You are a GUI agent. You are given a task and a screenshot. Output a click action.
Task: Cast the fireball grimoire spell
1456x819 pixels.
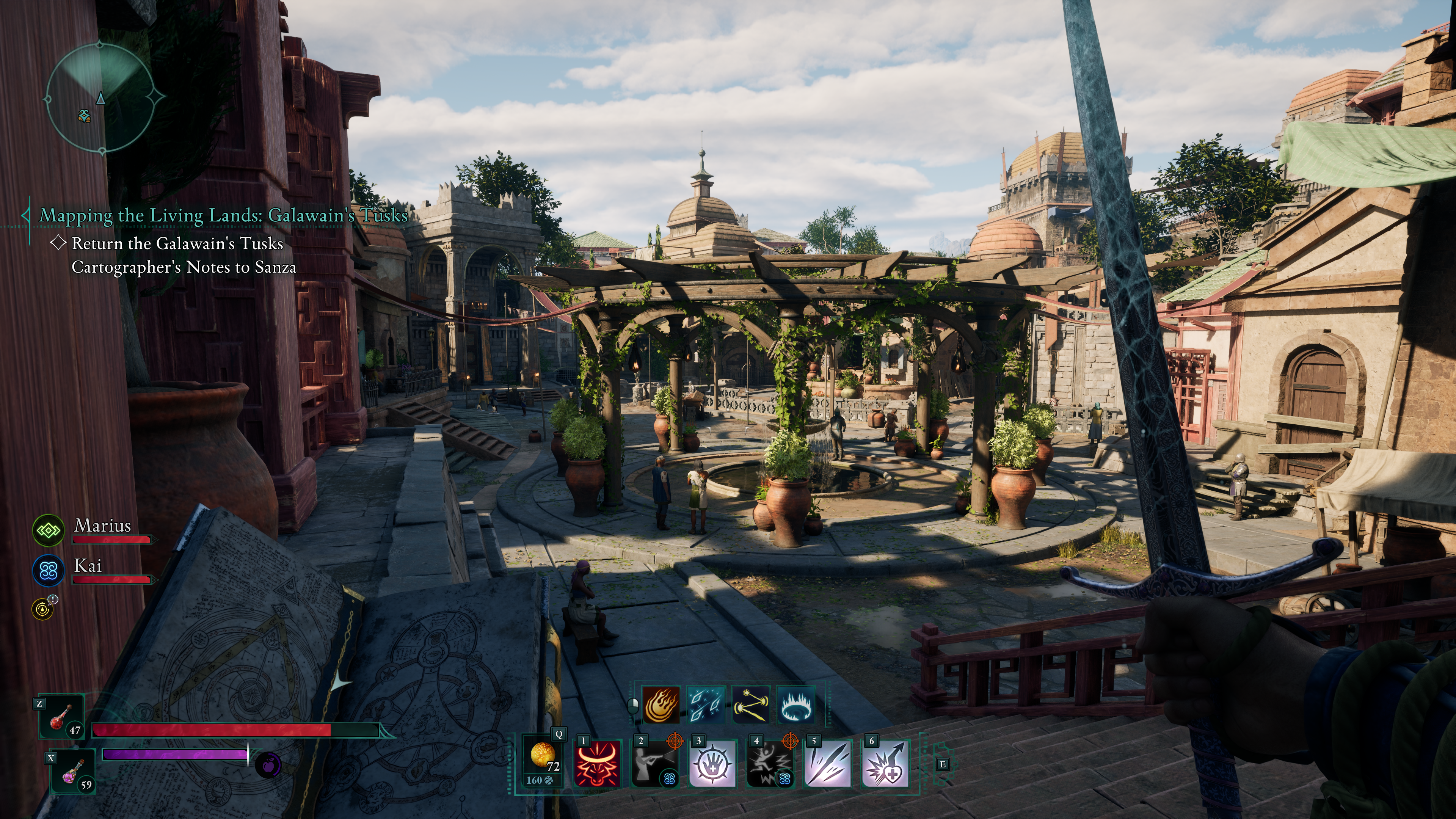point(661,705)
